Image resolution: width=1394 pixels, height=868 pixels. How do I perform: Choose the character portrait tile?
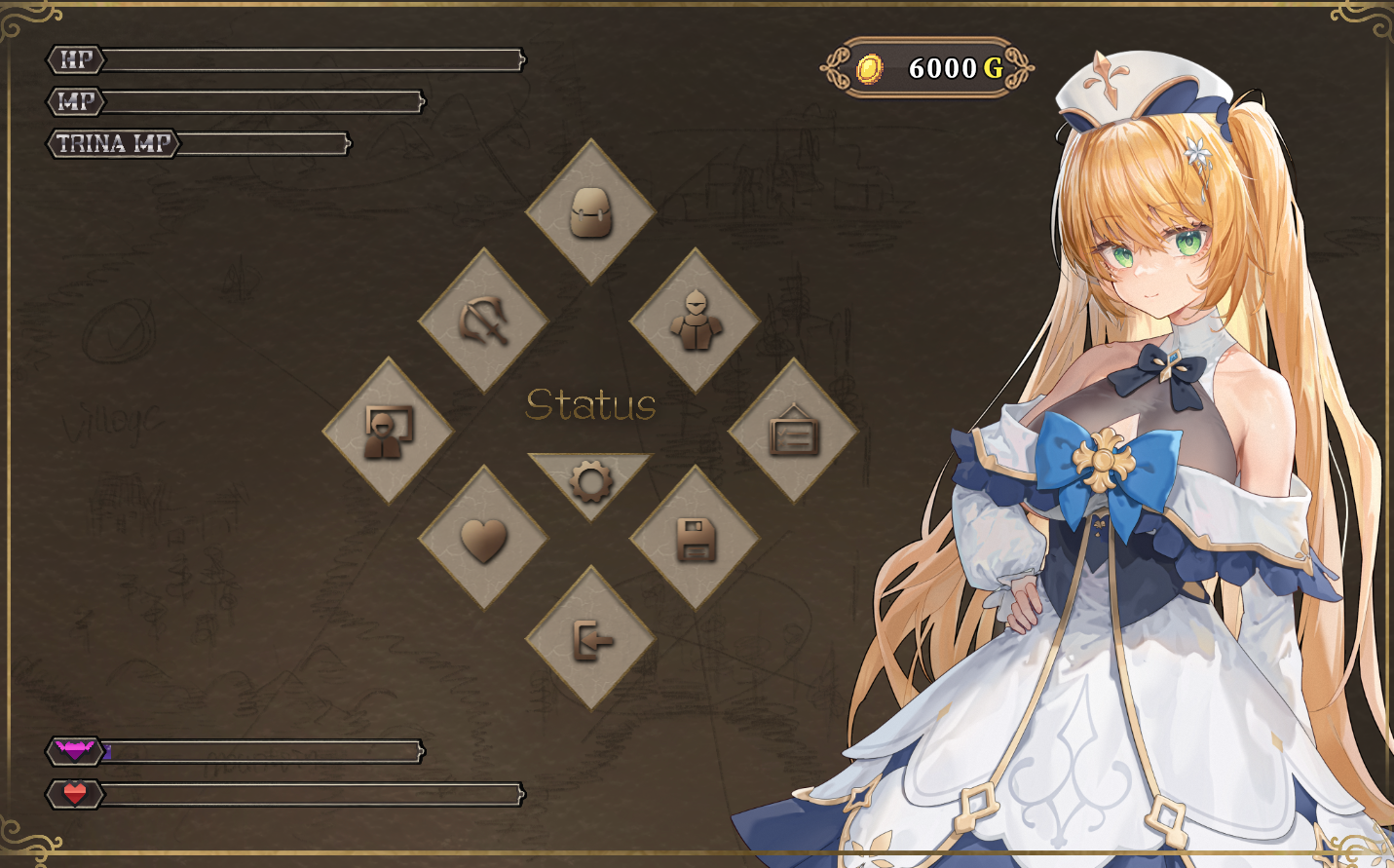pos(389,431)
